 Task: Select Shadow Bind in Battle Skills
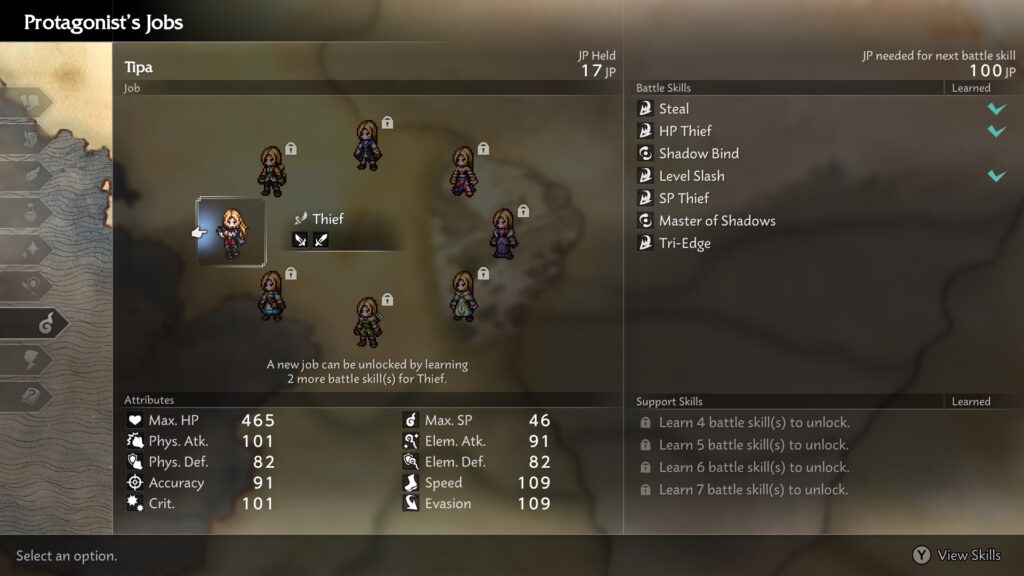point(698,154)
